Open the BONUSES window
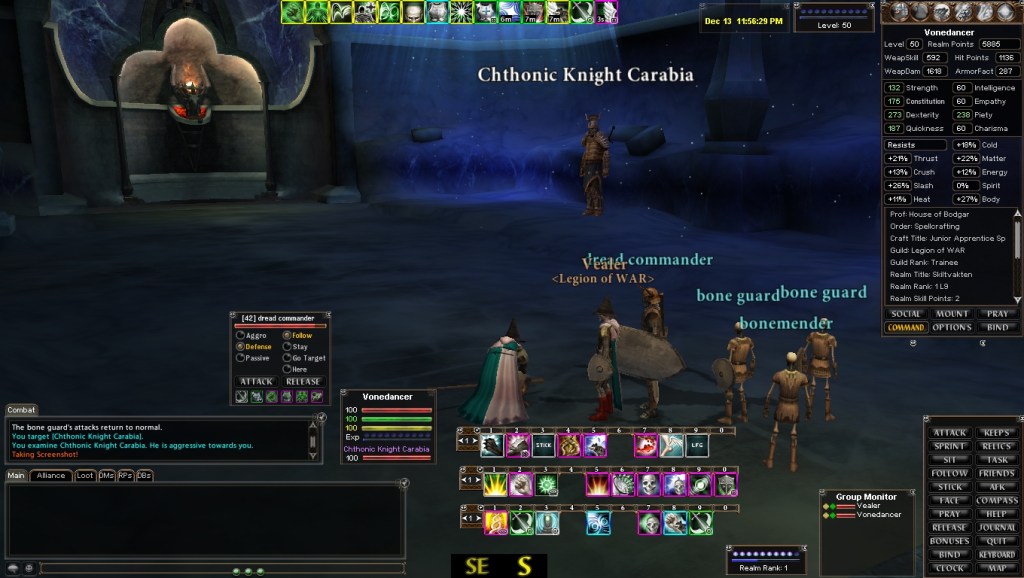1024x578 pixels. (x=950, y=541)
